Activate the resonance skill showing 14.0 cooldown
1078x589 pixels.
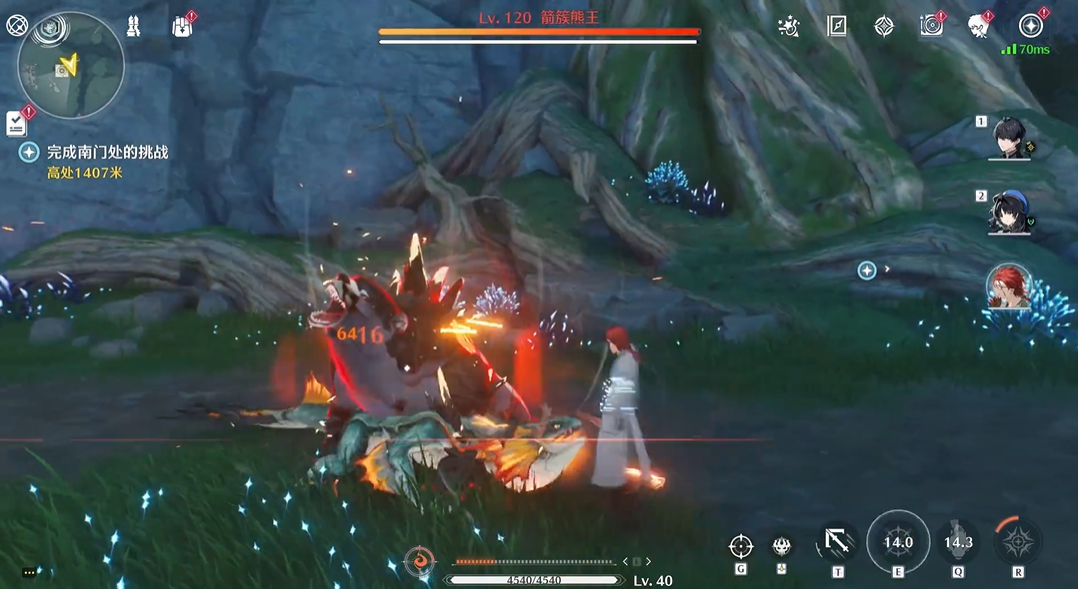click(898, 543)
